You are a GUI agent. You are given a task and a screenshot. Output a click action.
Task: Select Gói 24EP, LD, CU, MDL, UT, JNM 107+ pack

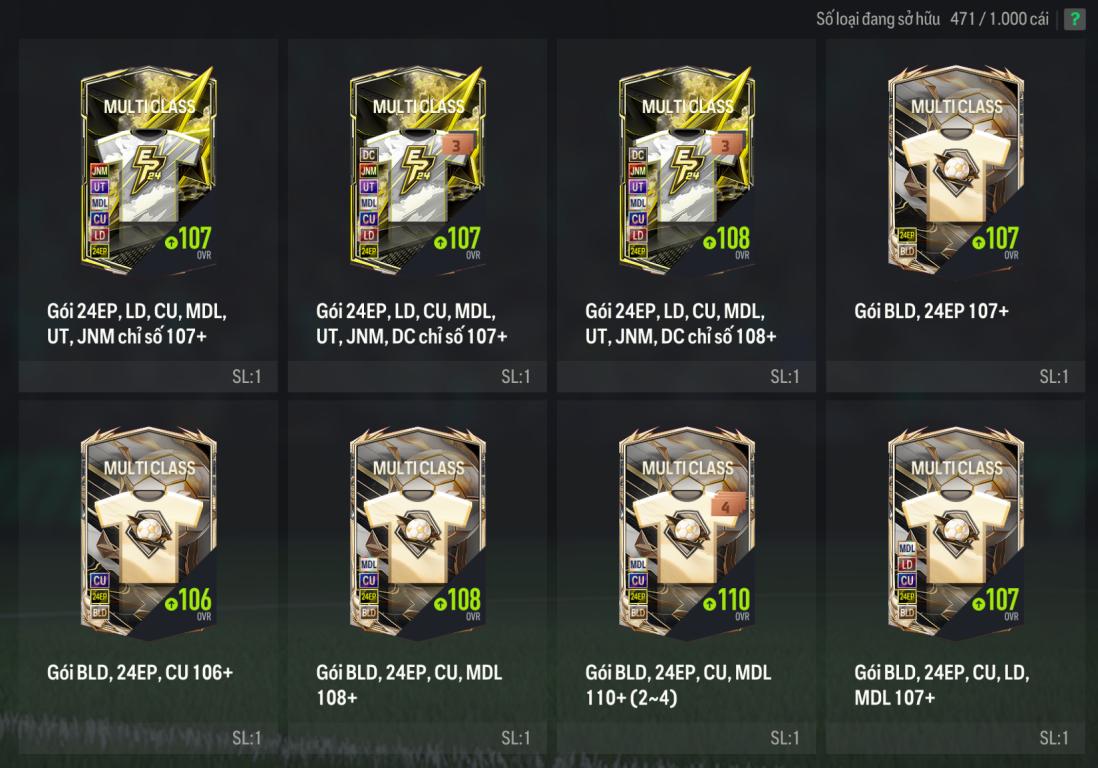coord(148,170)
